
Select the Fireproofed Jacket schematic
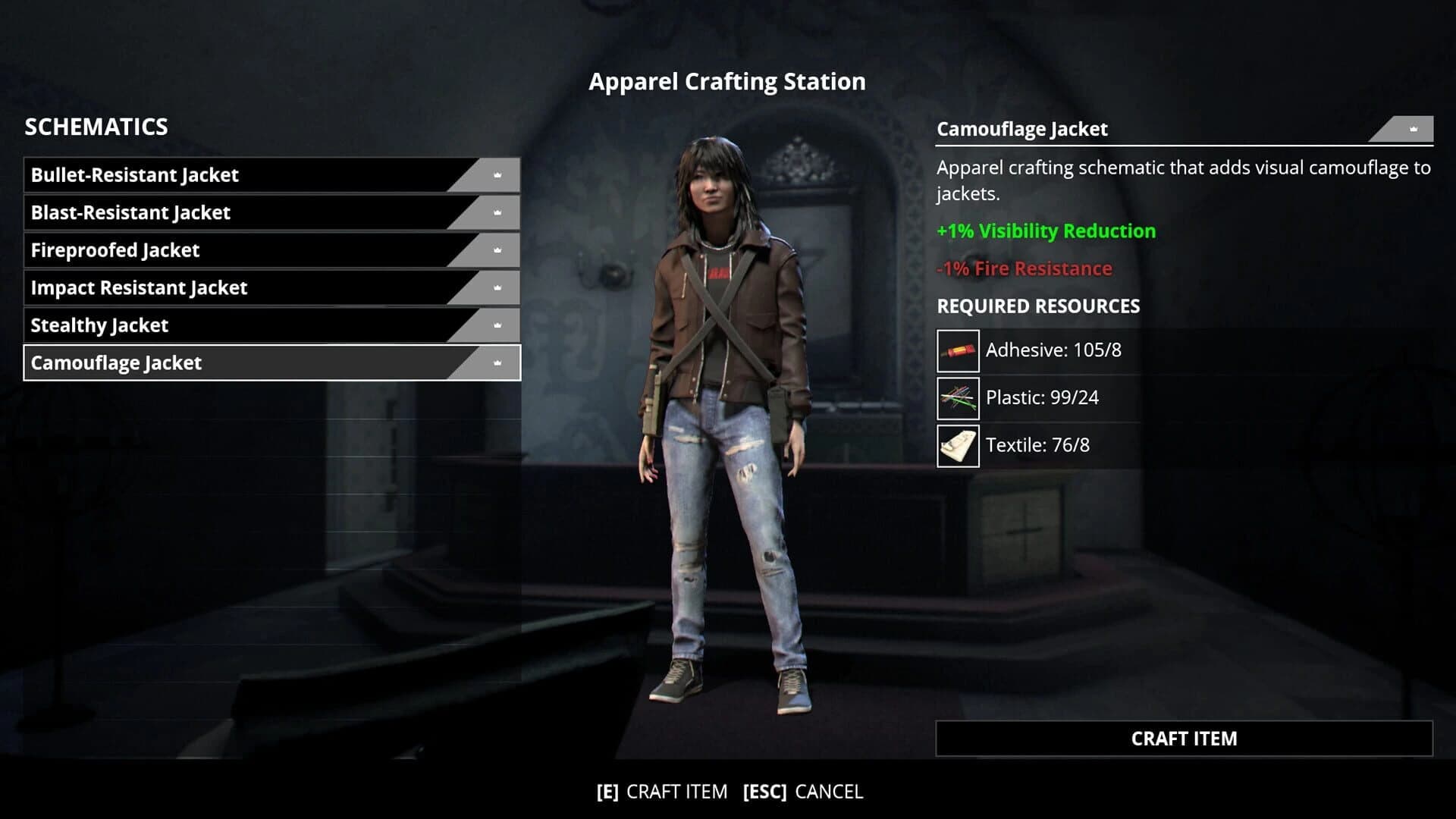227,250
